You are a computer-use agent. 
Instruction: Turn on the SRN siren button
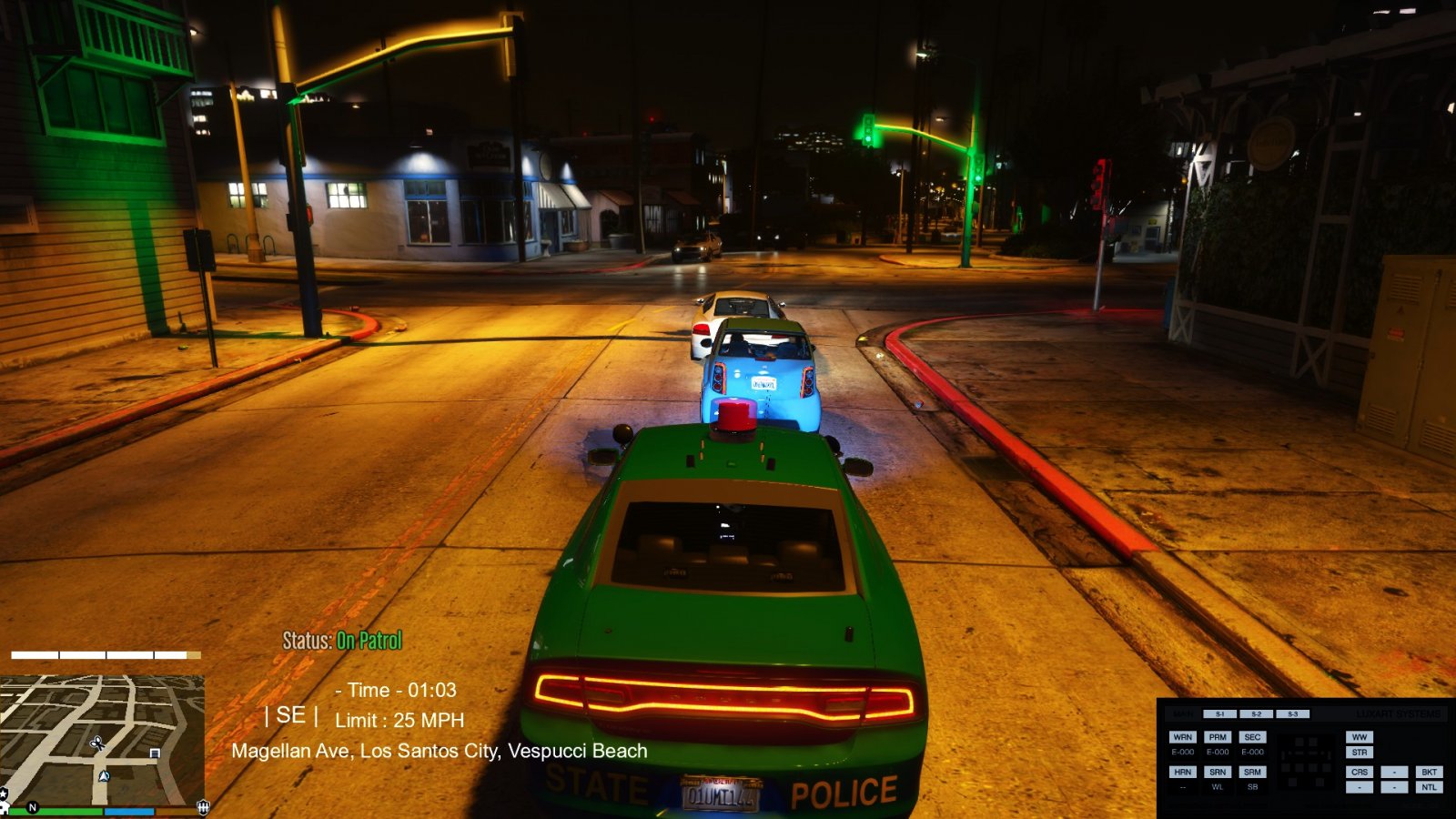pos(1218,772)
